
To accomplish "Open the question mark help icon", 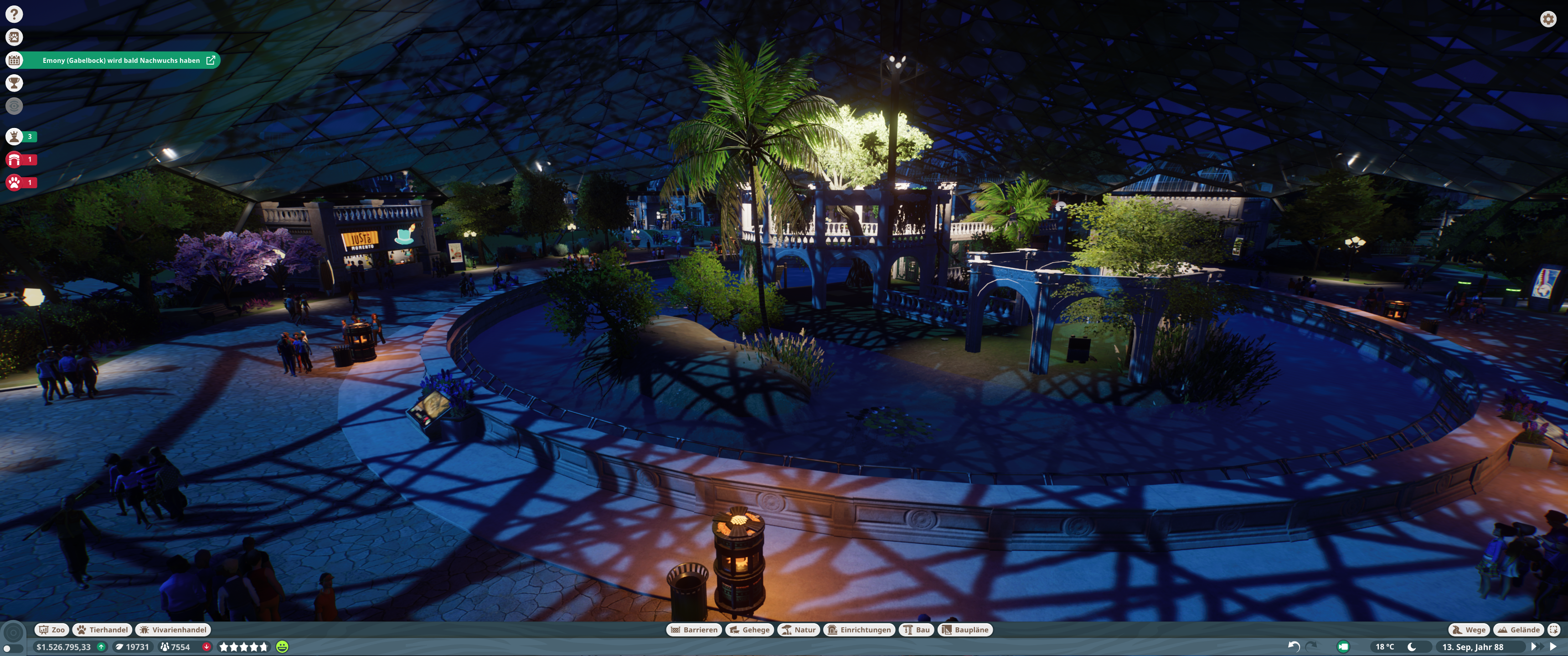I will pos(14,14).
